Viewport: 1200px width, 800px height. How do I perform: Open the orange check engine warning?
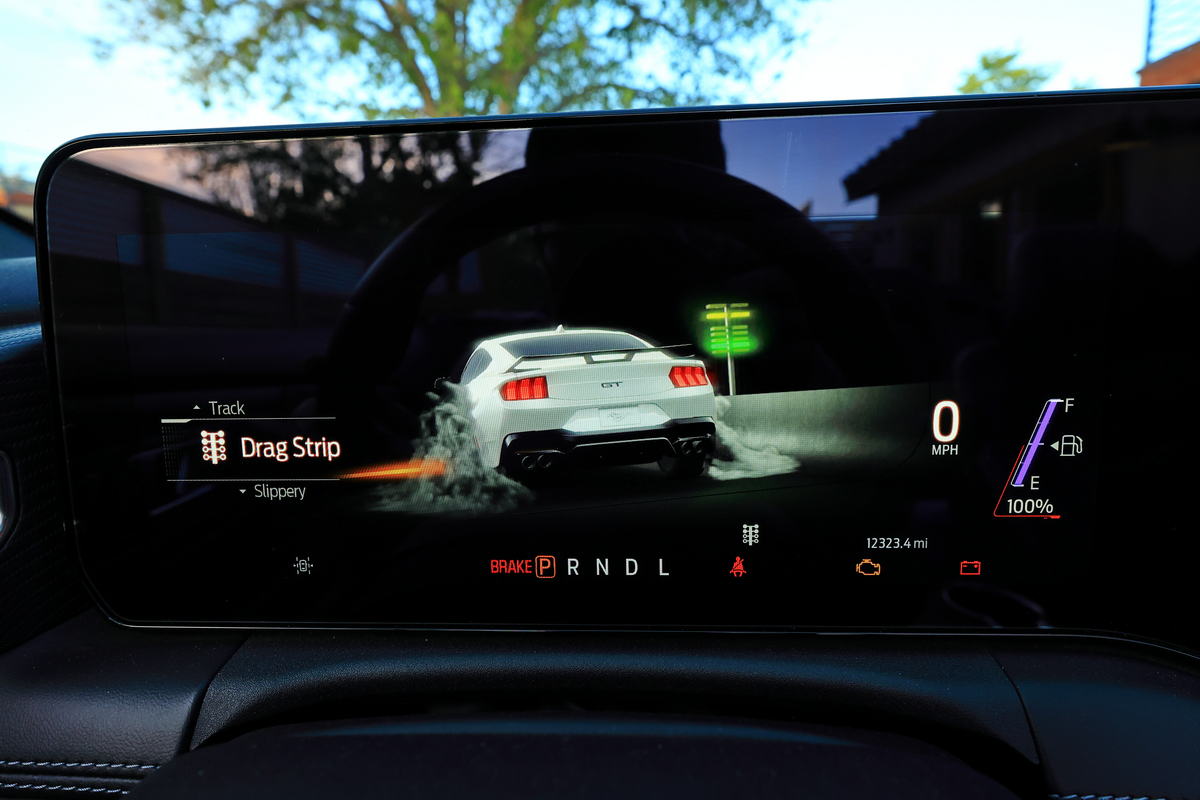pos(868,567)
